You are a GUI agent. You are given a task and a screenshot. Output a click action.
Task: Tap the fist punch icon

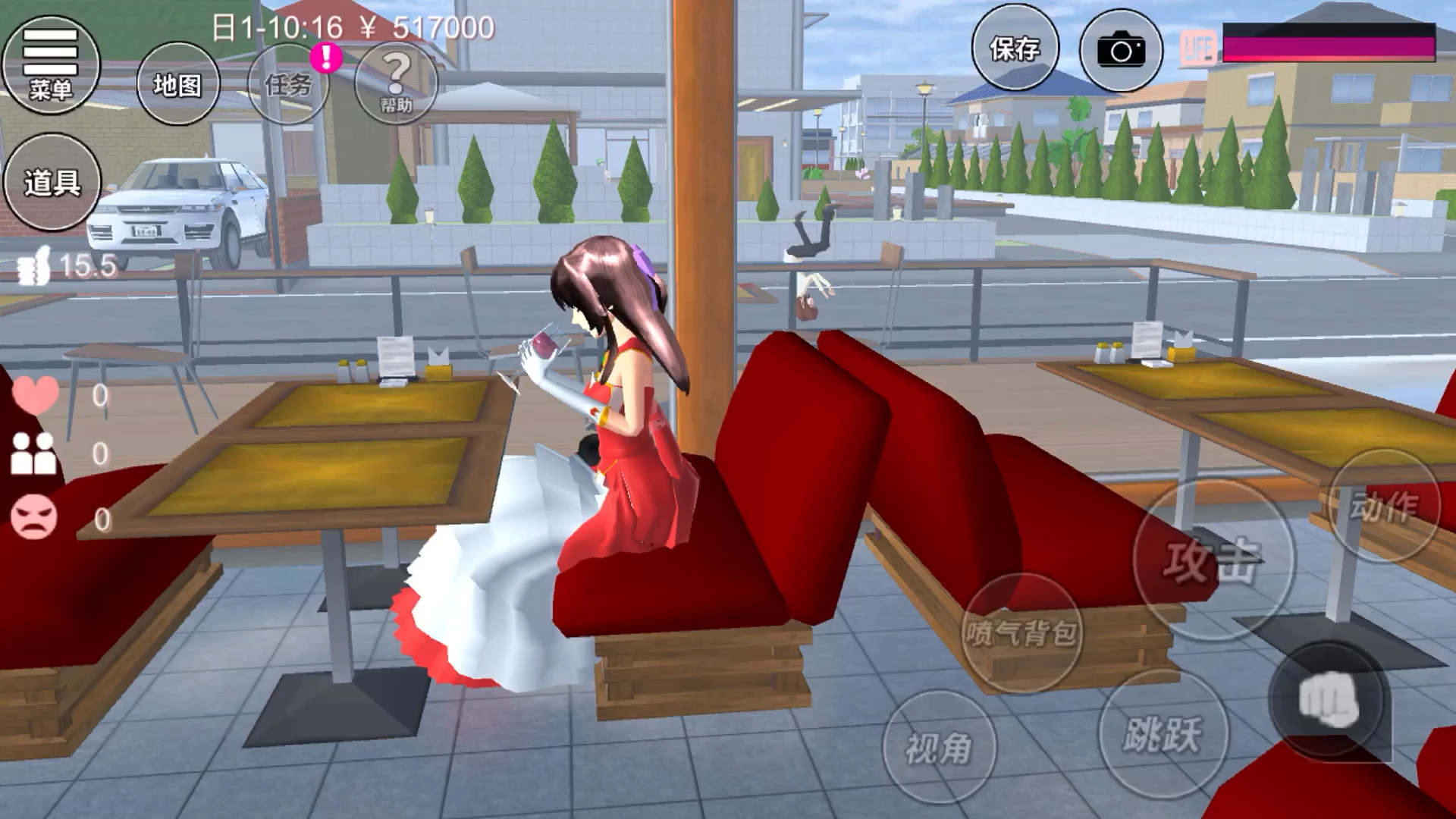pyautogui.click(x=1329, y=699)
